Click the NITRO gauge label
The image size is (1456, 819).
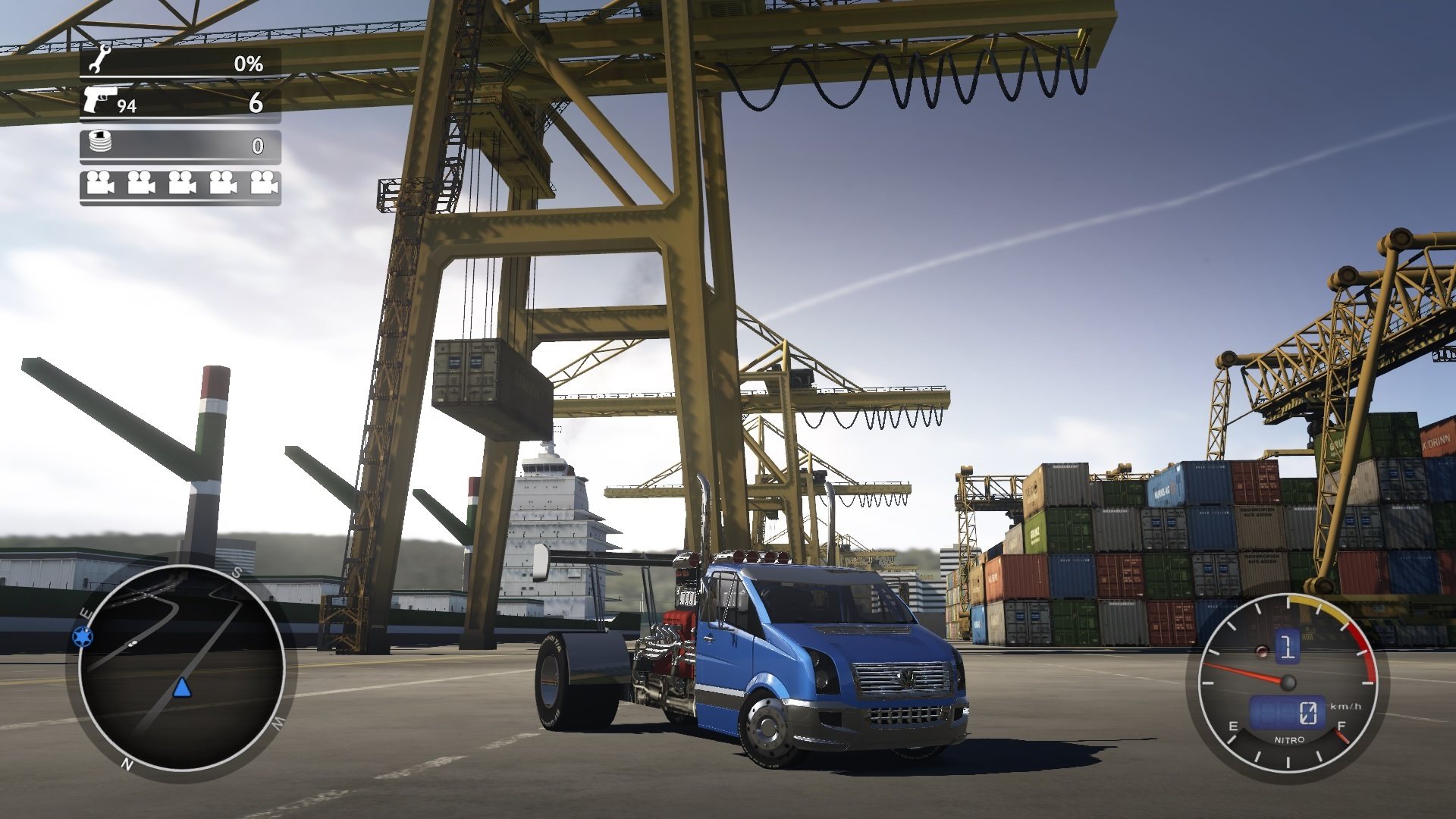[1289, 739]
